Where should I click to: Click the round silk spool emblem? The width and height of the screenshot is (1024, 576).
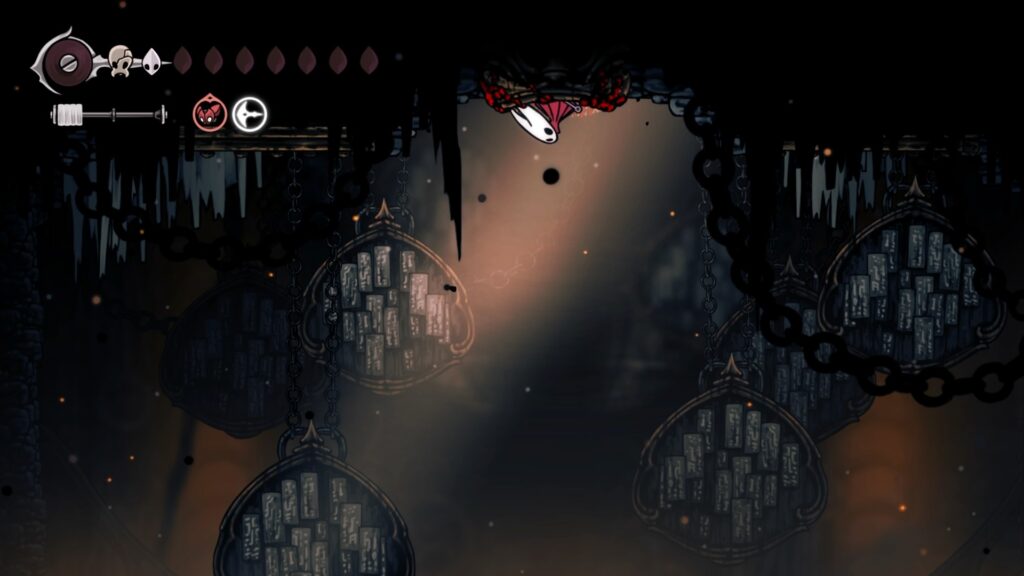(67, 60)
